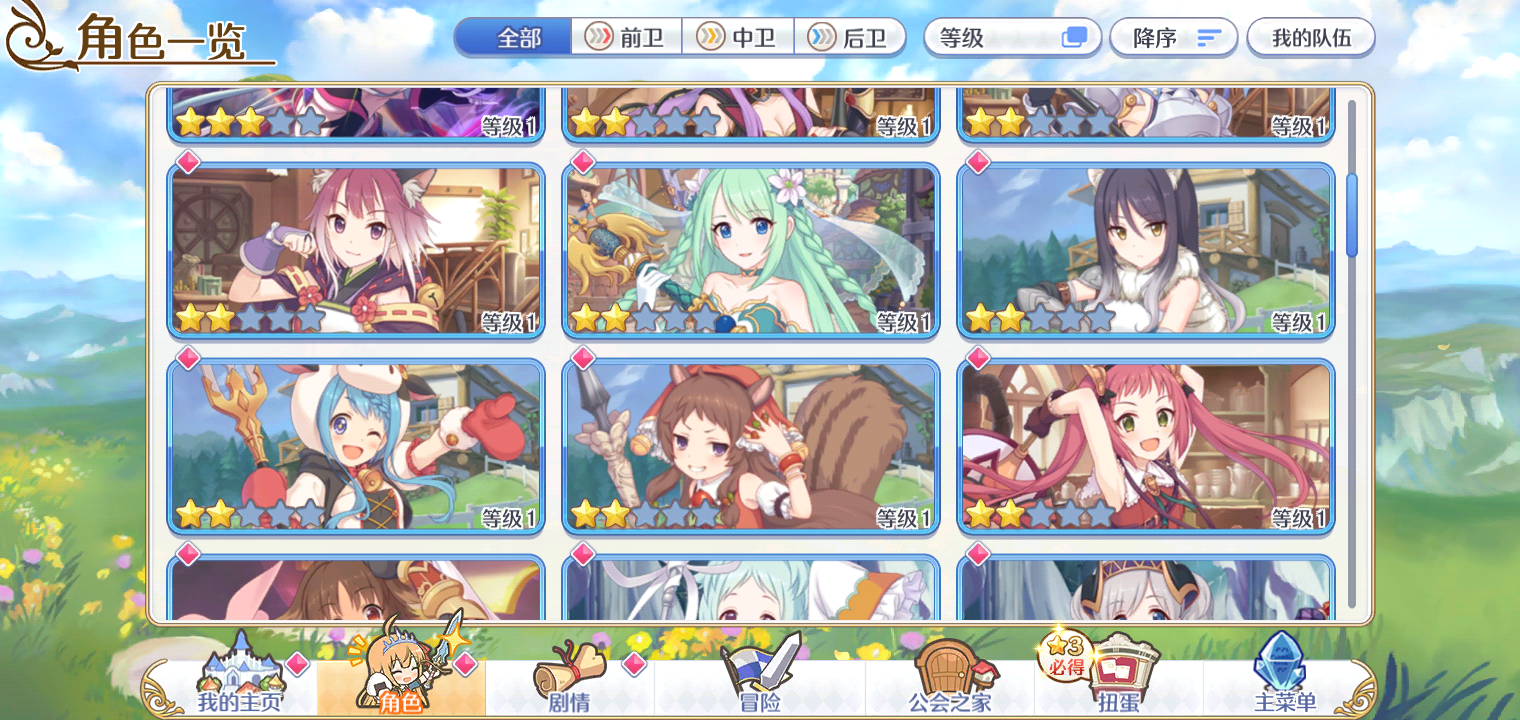Enable the 前卫 position filter
Screen dimensions: 1520x720
point(625,37)
